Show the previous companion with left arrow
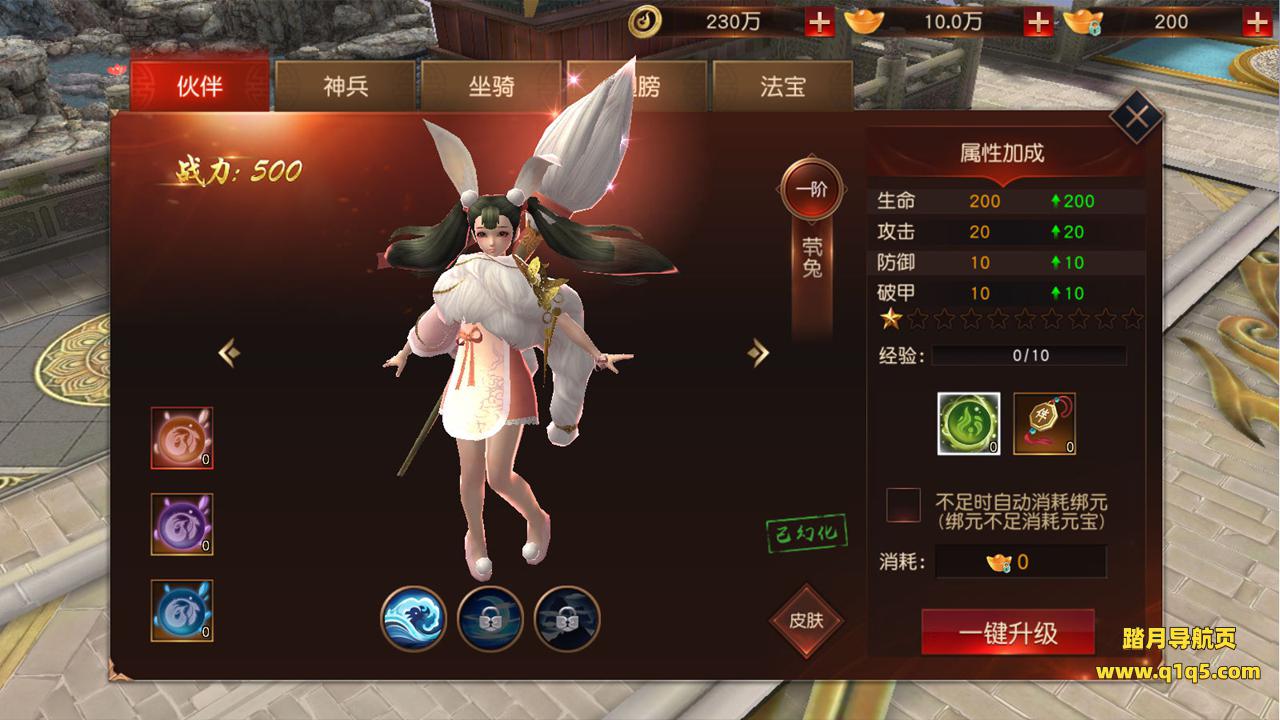 (x=229, y=352)
